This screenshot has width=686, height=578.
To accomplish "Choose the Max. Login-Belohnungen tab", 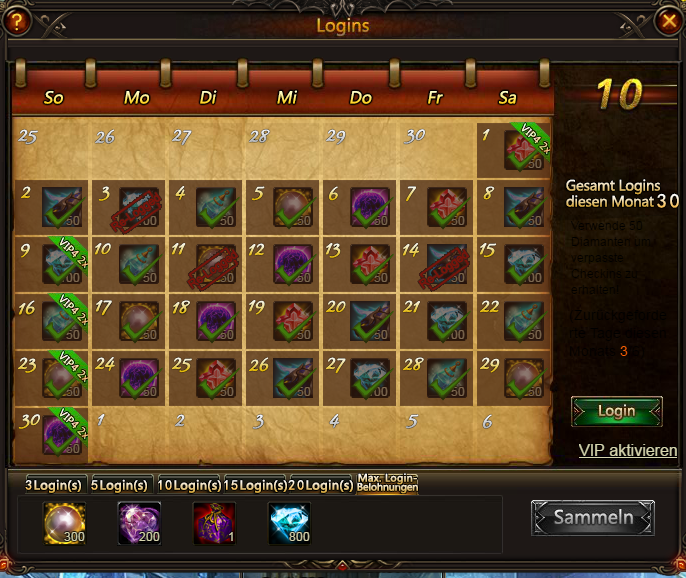I will [x=387, y=484].
